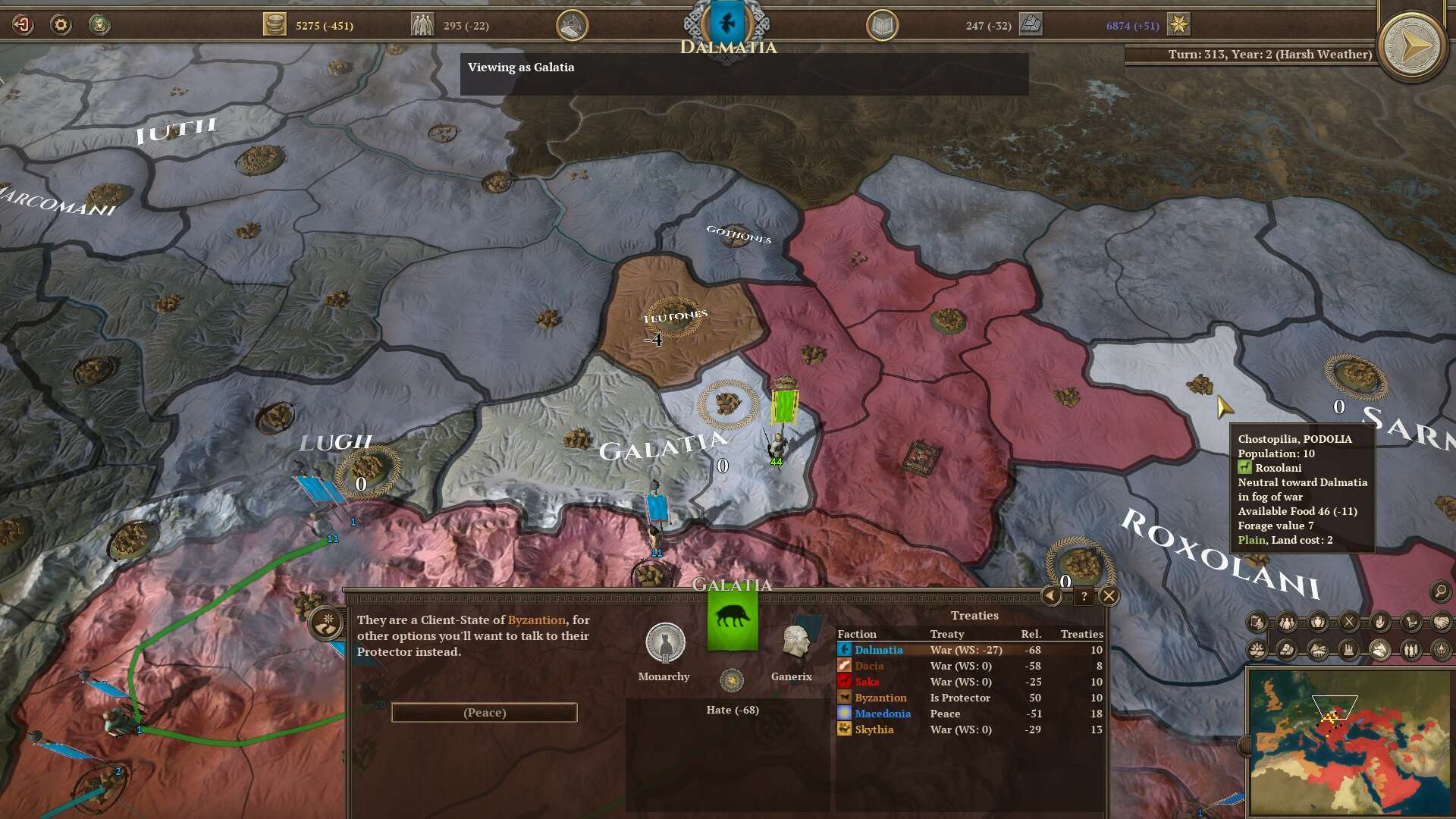Screen dimensions: 1456x819
Task: Go back with the panel's left arrow
Action: (x=1051, y=596)
